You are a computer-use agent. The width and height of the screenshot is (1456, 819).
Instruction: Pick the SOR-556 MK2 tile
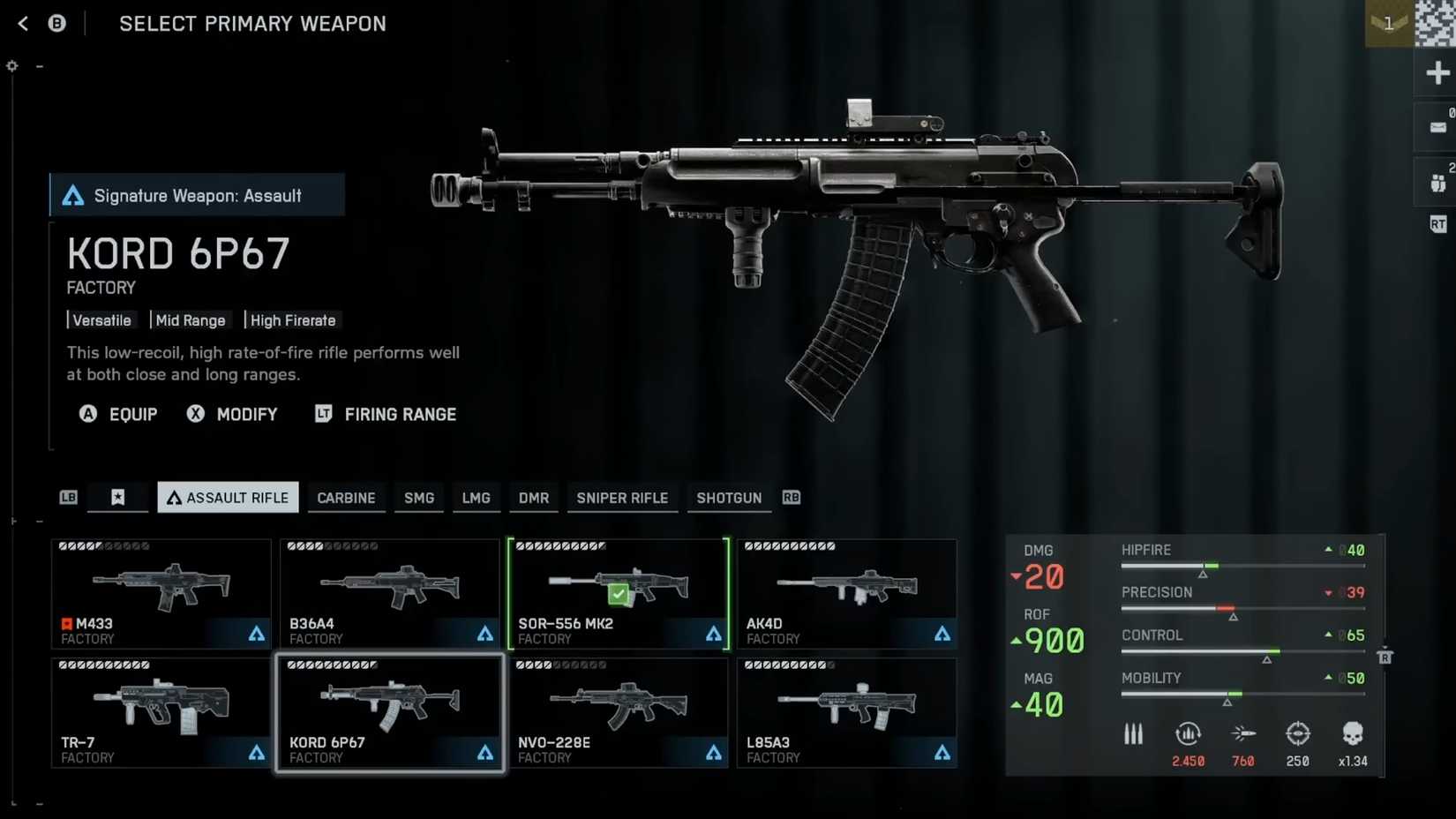(x=619, y=594)
